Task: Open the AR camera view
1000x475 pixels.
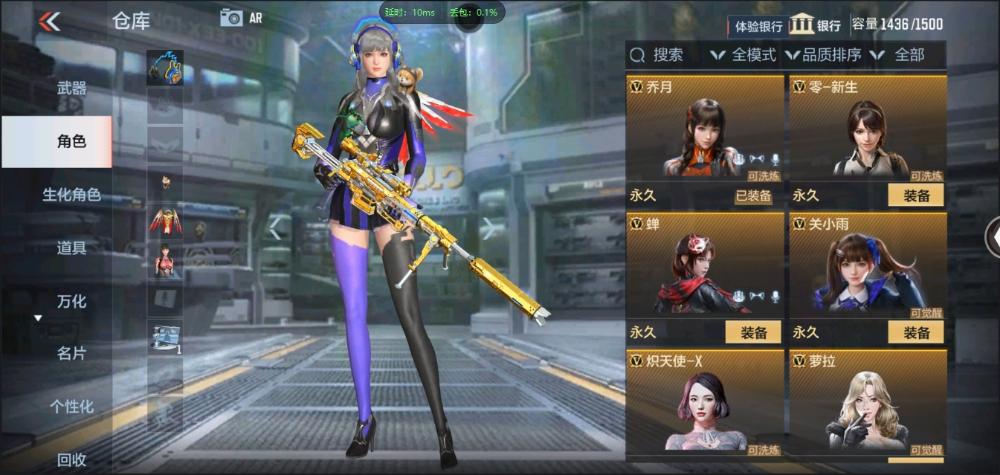Action: (240, 17)
